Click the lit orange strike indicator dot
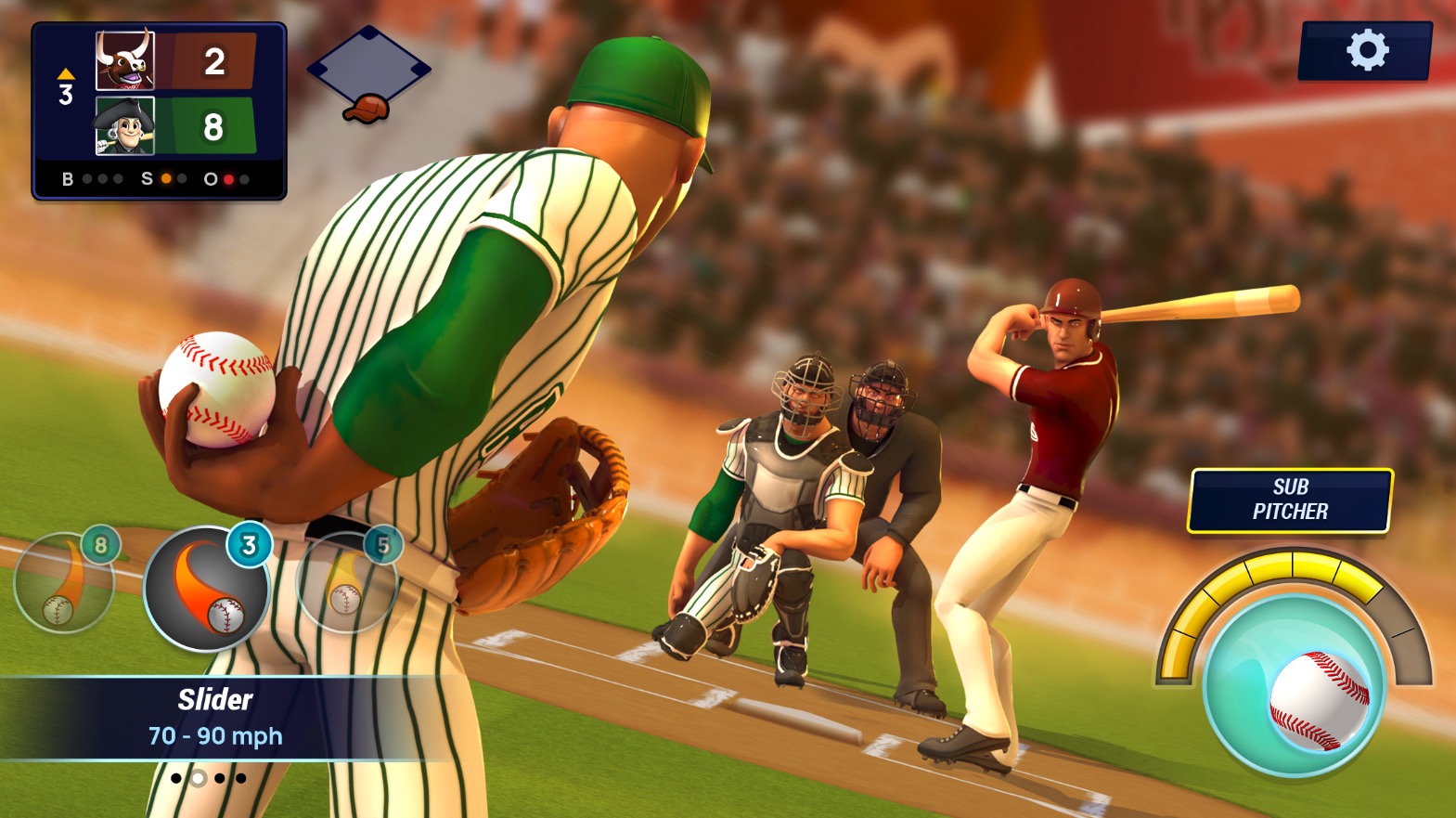Image resolution: width=1456 pixels, height=818 pixels. [x=166, y=178]
